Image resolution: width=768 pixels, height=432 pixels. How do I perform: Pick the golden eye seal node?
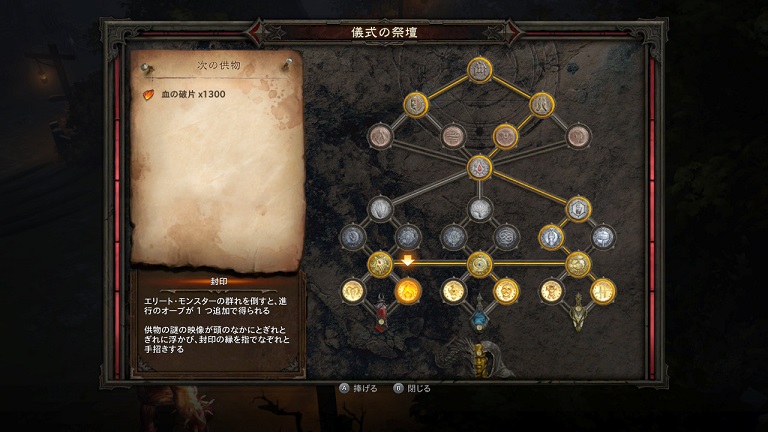click(479, 264)
